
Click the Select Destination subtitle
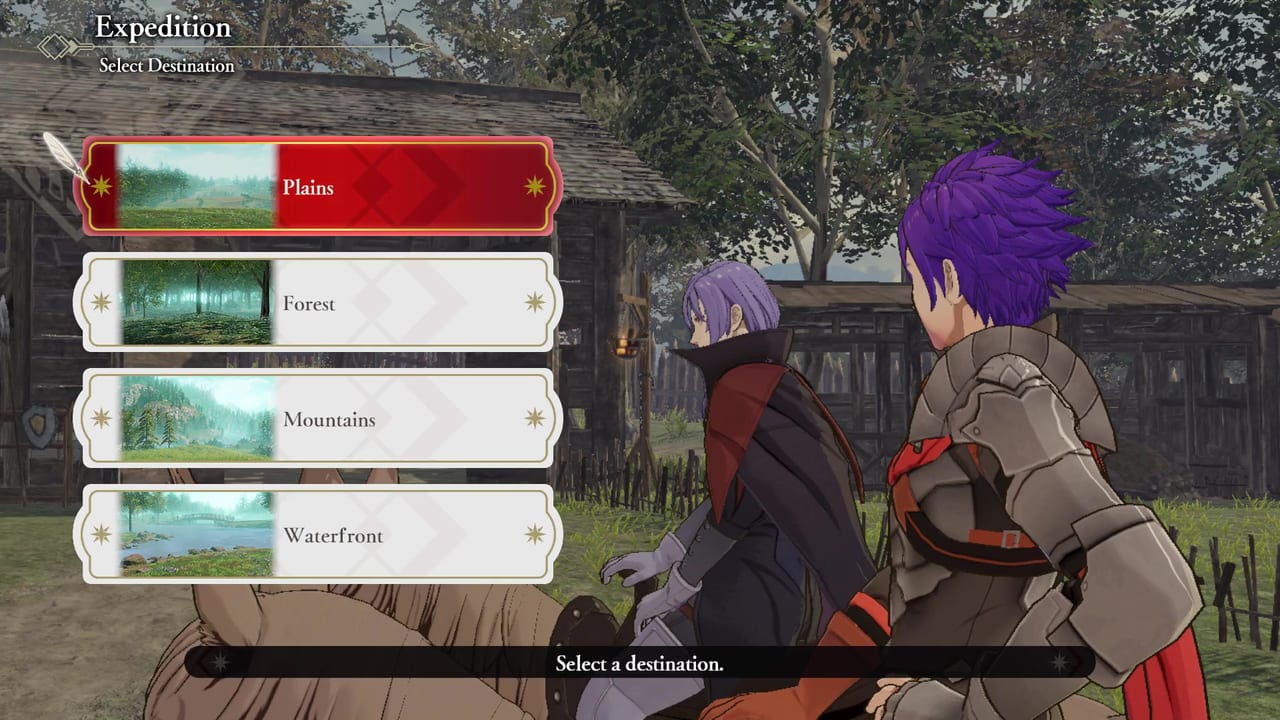pos(167,65)
